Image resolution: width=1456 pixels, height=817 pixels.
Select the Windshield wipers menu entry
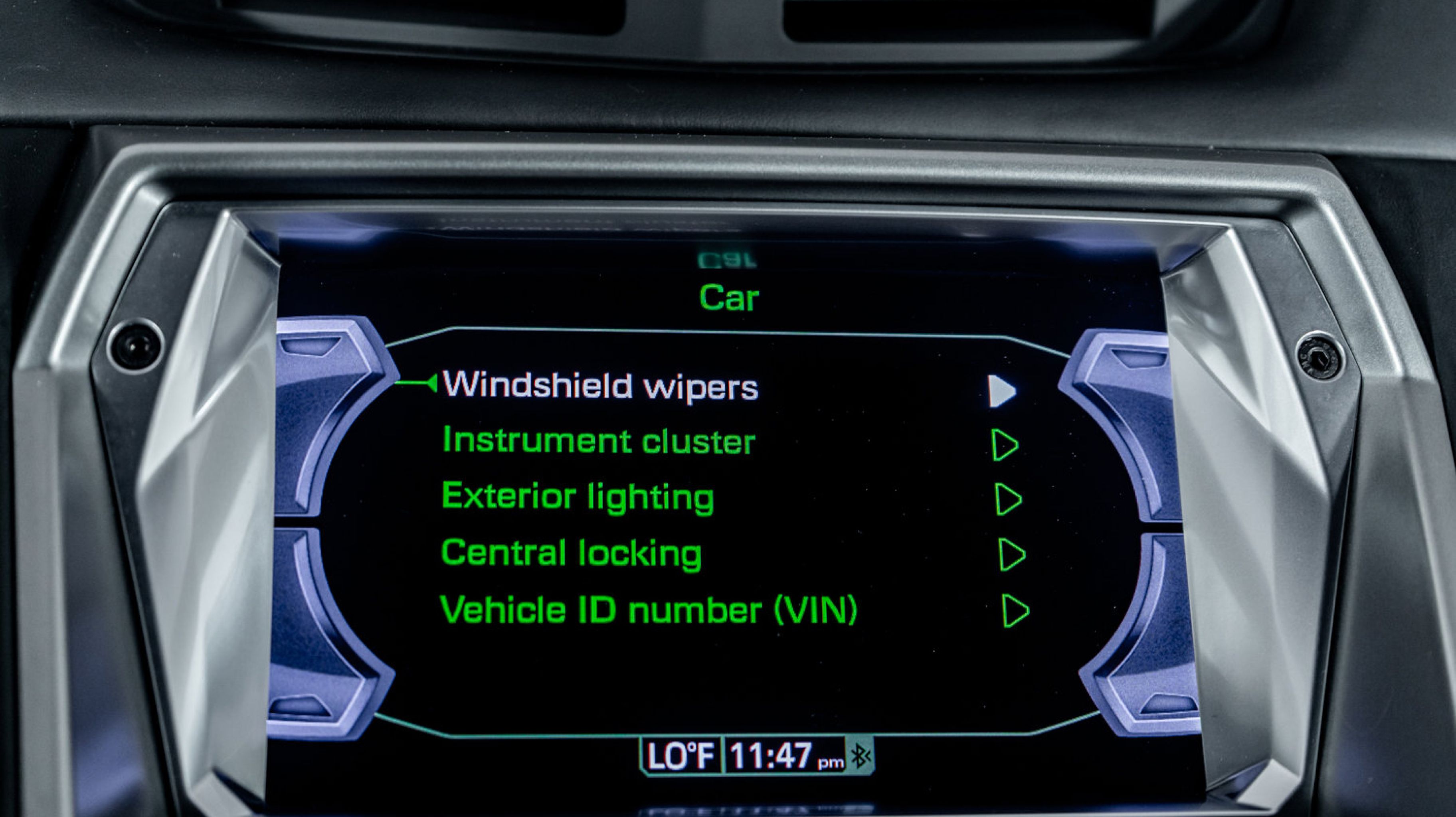600,386
